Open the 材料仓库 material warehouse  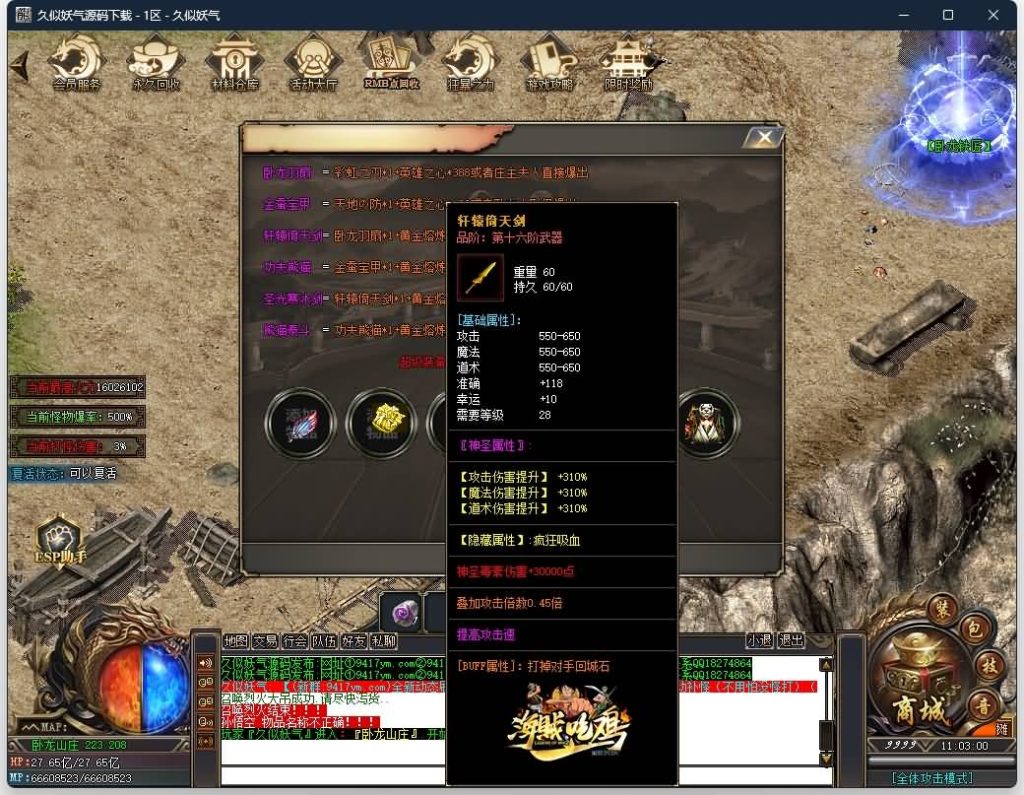(x=235, y=64)
